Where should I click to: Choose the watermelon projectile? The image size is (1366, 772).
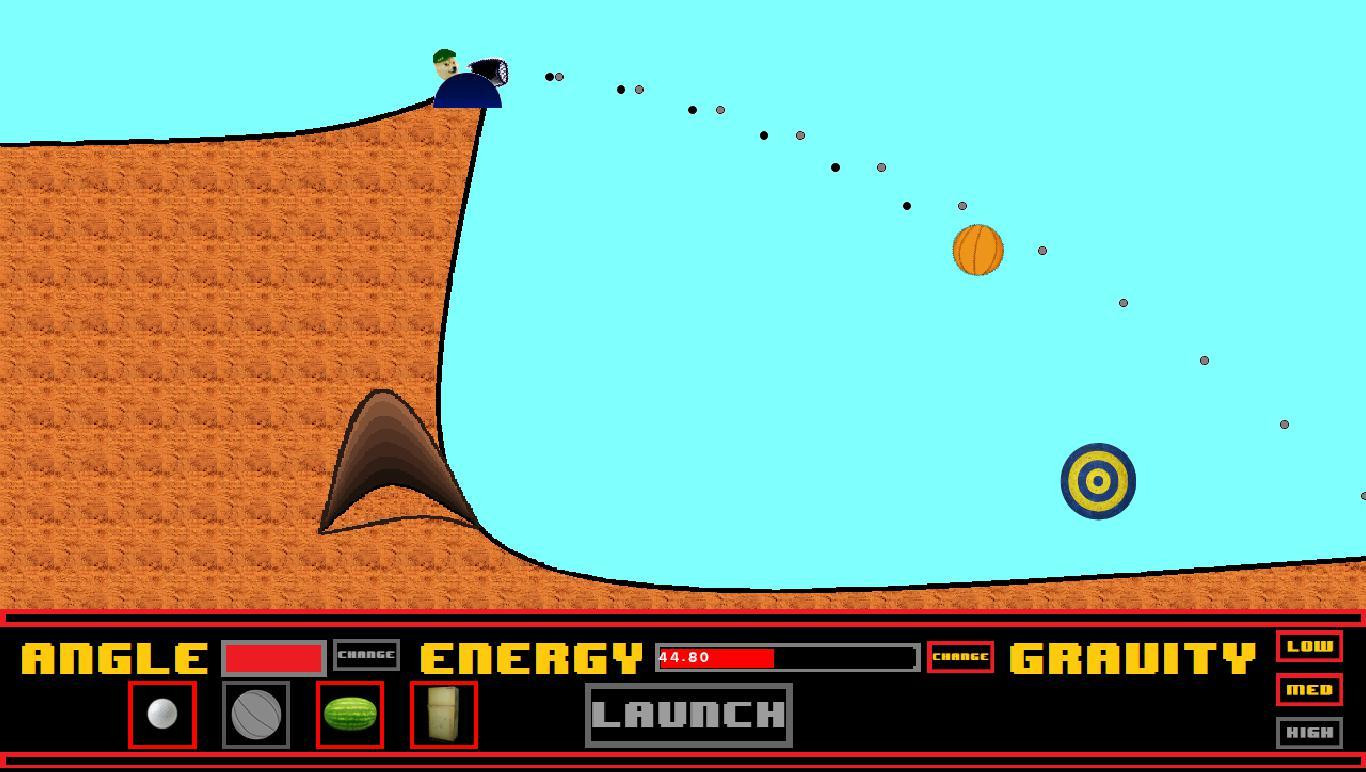coord(349,713)
